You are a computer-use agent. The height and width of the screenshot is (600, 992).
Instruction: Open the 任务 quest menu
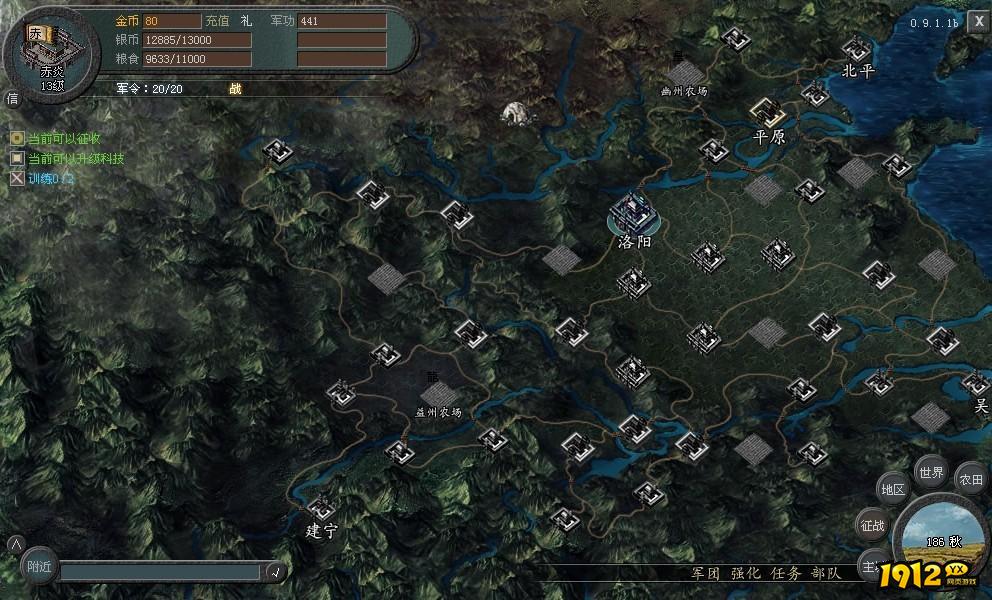coord(785,573)
